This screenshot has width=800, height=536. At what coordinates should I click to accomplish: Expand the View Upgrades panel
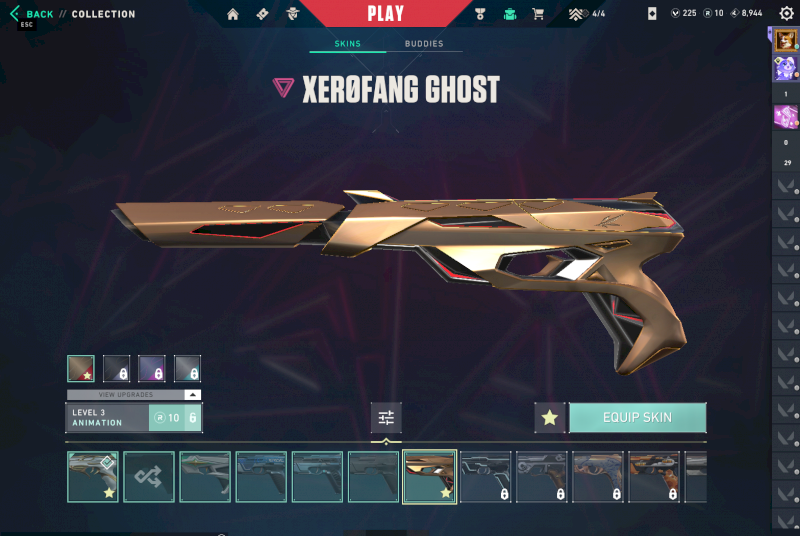click(x=134, y=395)
